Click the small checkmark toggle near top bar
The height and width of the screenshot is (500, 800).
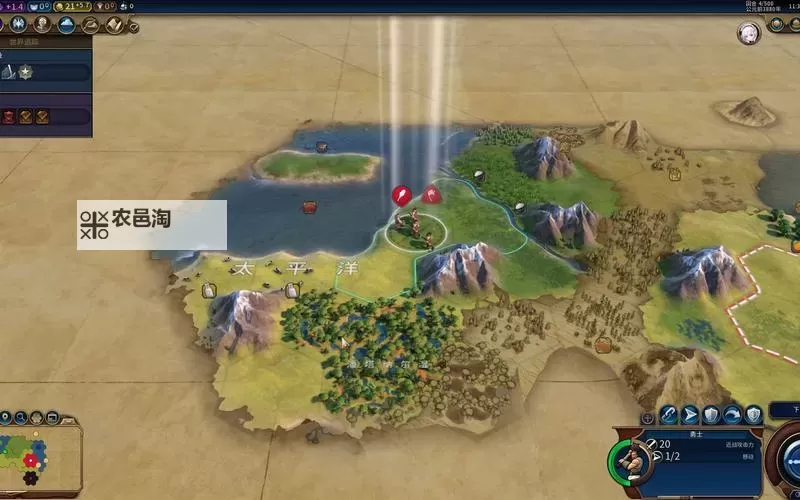coord(134,28)
